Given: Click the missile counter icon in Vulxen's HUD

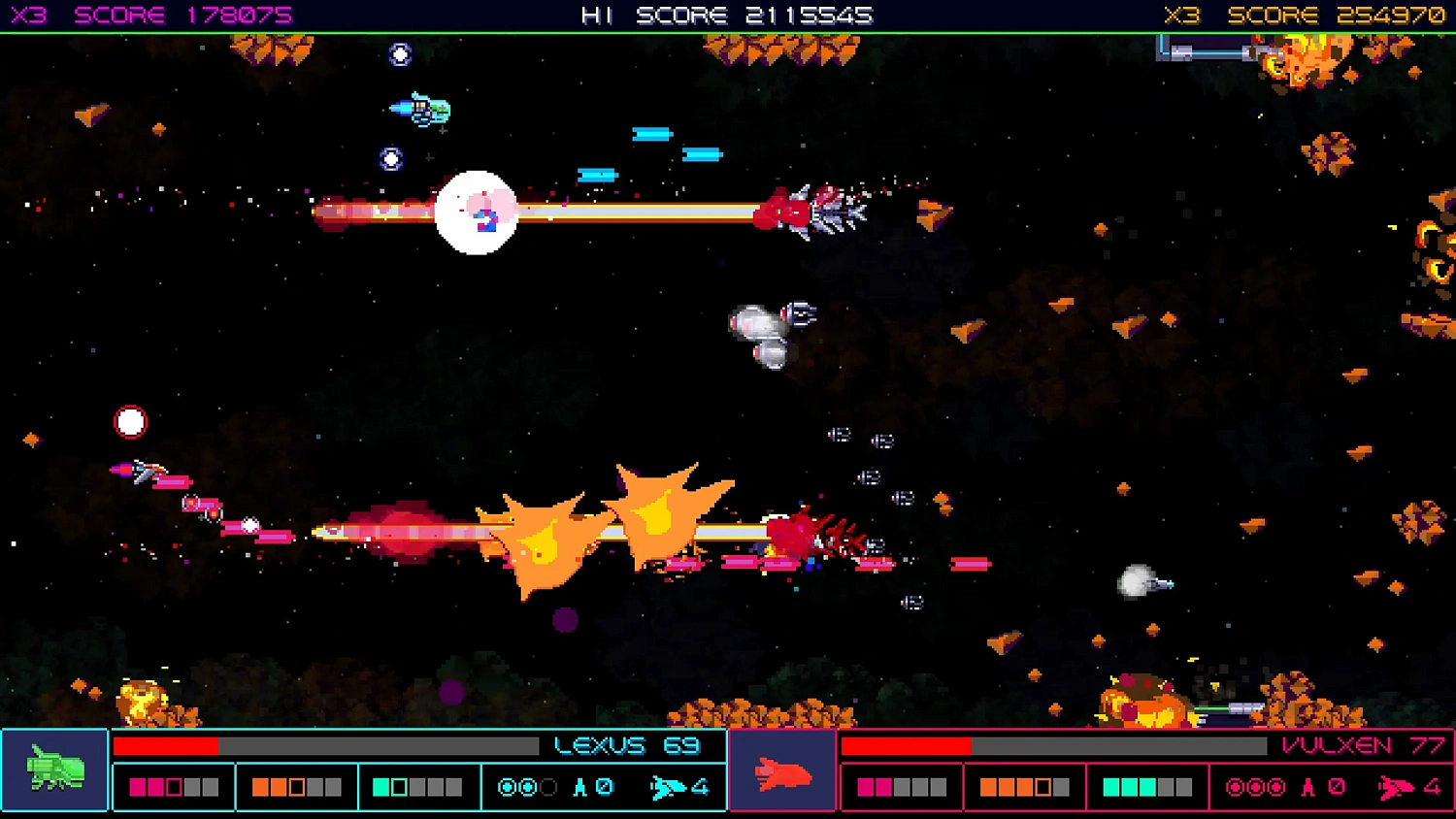Looking at the screenshot, I should (1307, 786).
